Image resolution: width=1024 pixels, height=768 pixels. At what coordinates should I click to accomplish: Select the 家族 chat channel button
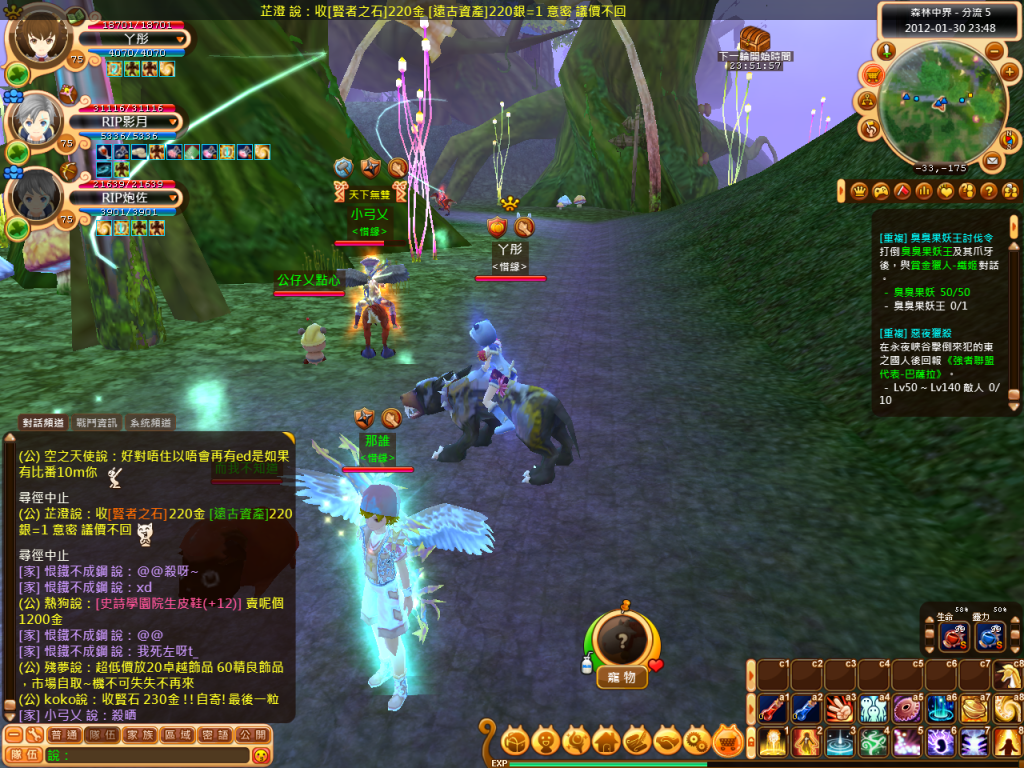coord(140,734)
